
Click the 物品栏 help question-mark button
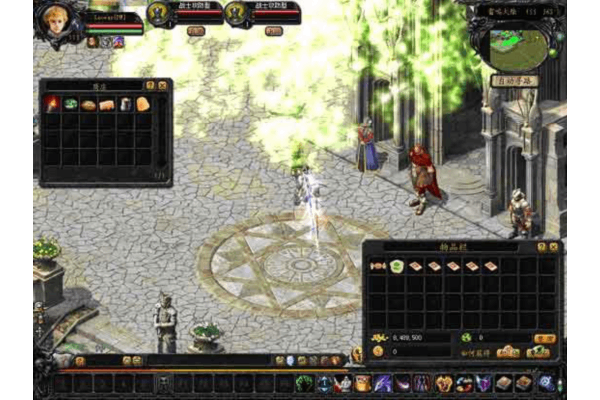(541, 246)
